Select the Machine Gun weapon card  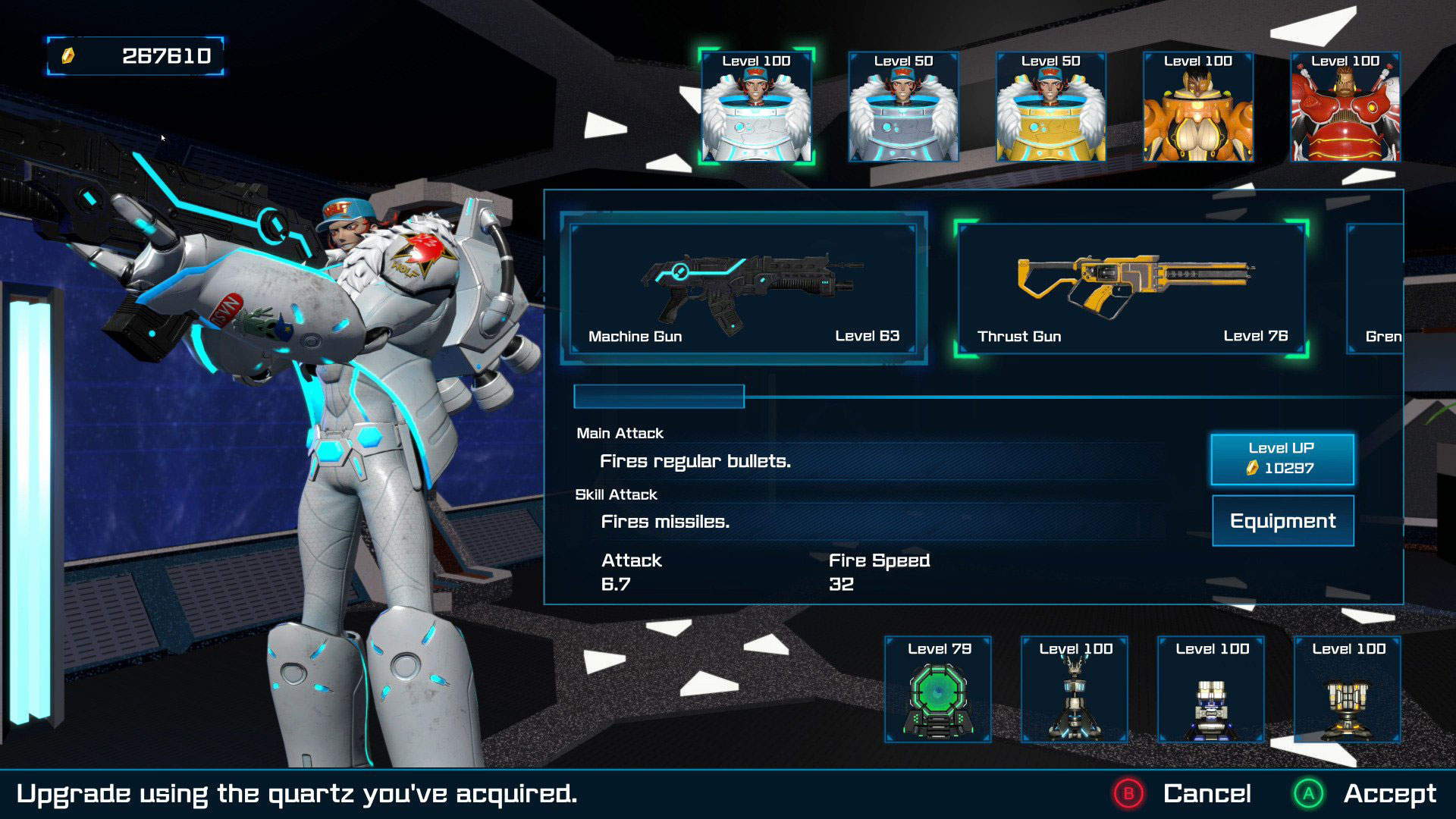click(743, 288)
